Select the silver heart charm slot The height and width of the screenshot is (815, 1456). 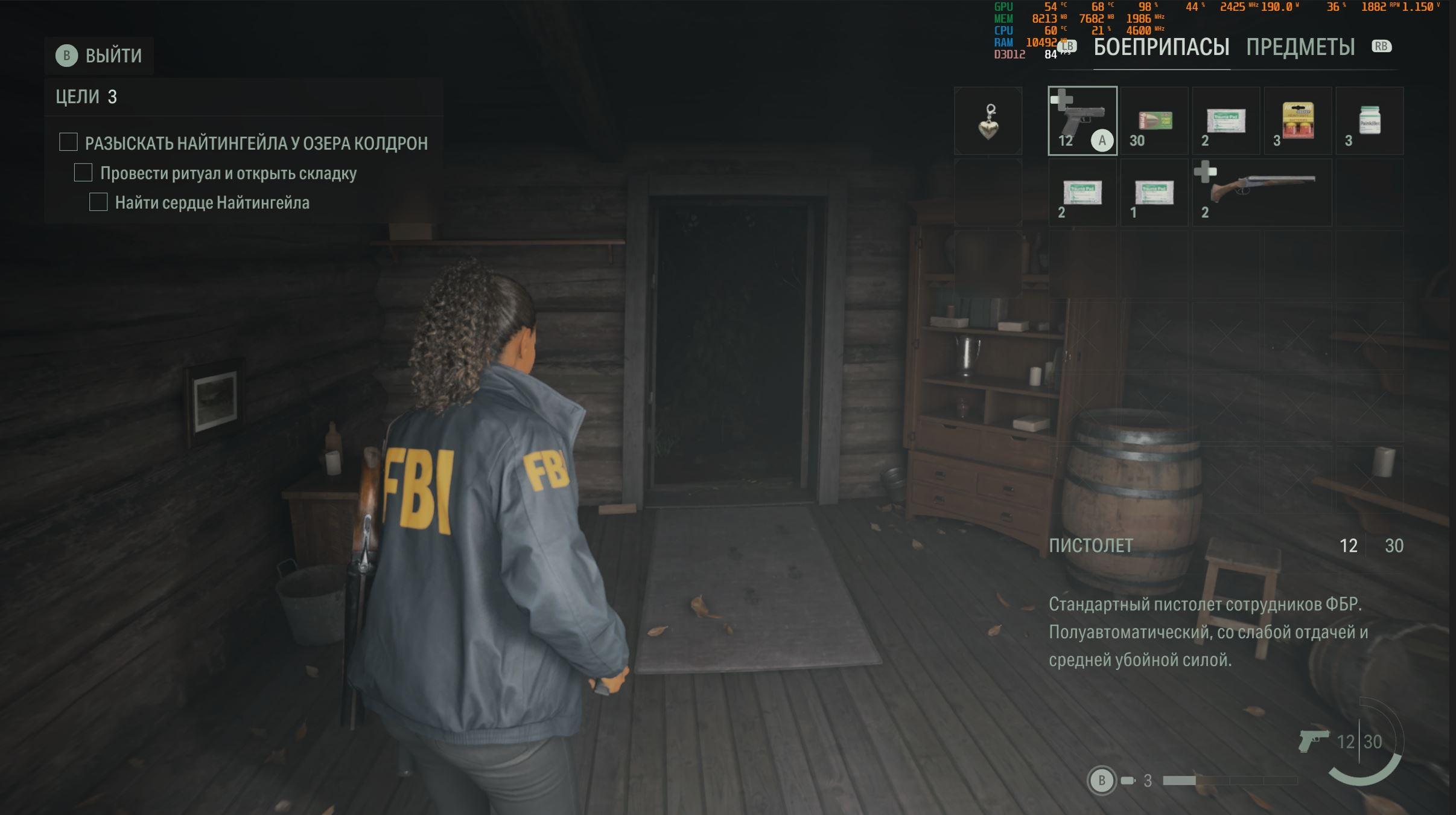click(988, 121)
